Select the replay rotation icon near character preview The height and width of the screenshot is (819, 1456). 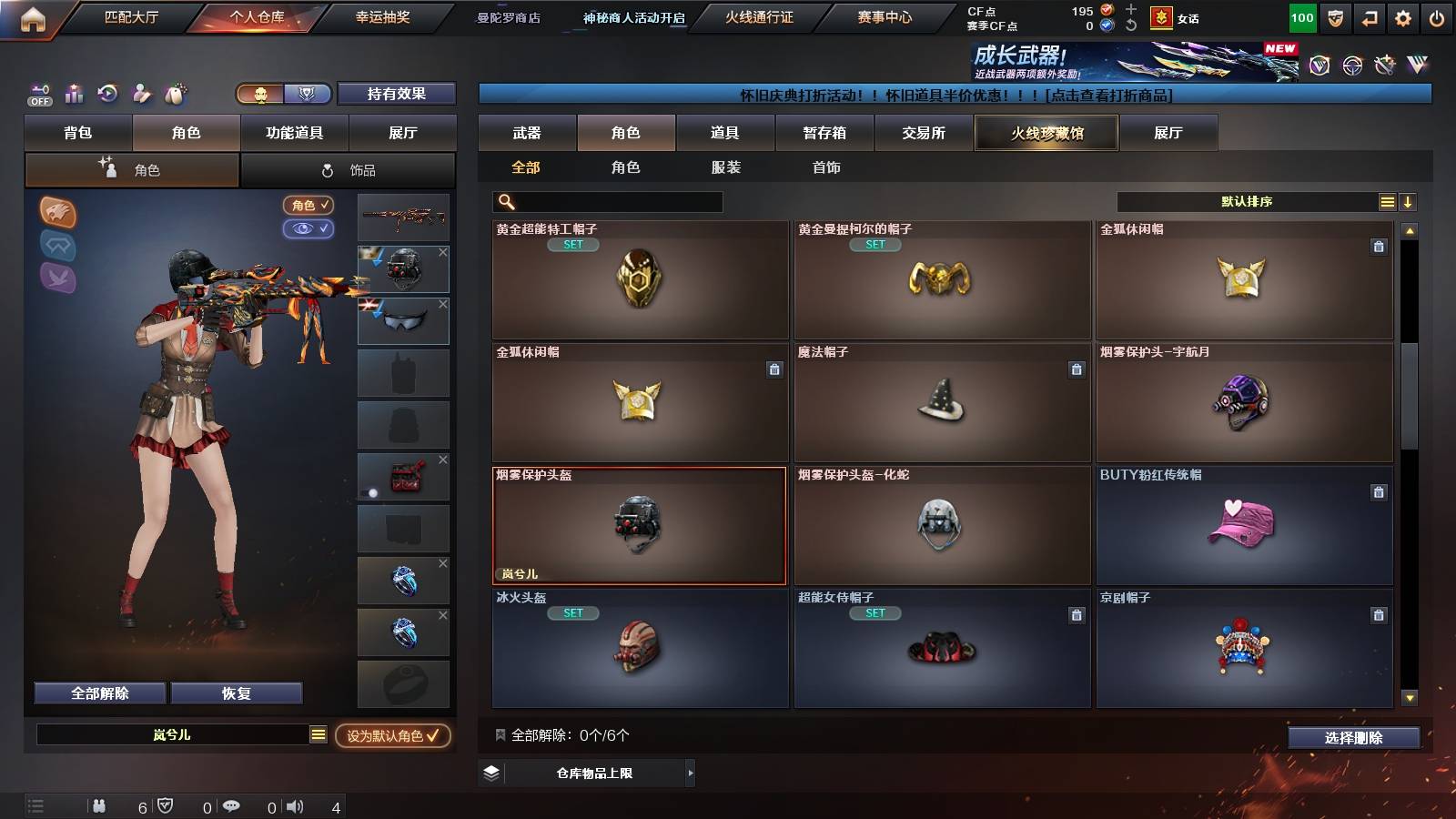click(107, 93)
